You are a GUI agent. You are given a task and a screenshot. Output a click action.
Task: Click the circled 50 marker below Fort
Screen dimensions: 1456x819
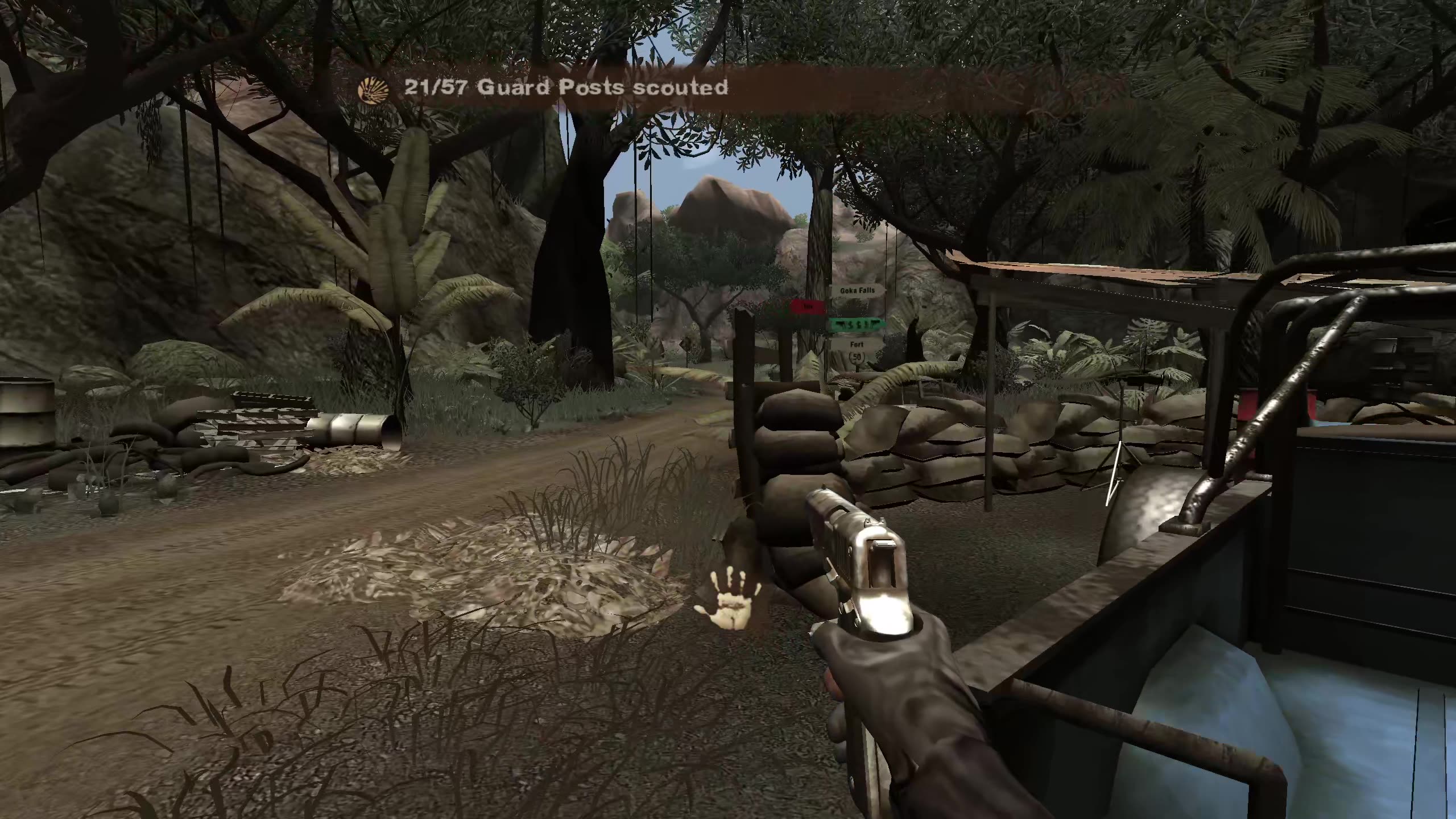pos(857,357)
